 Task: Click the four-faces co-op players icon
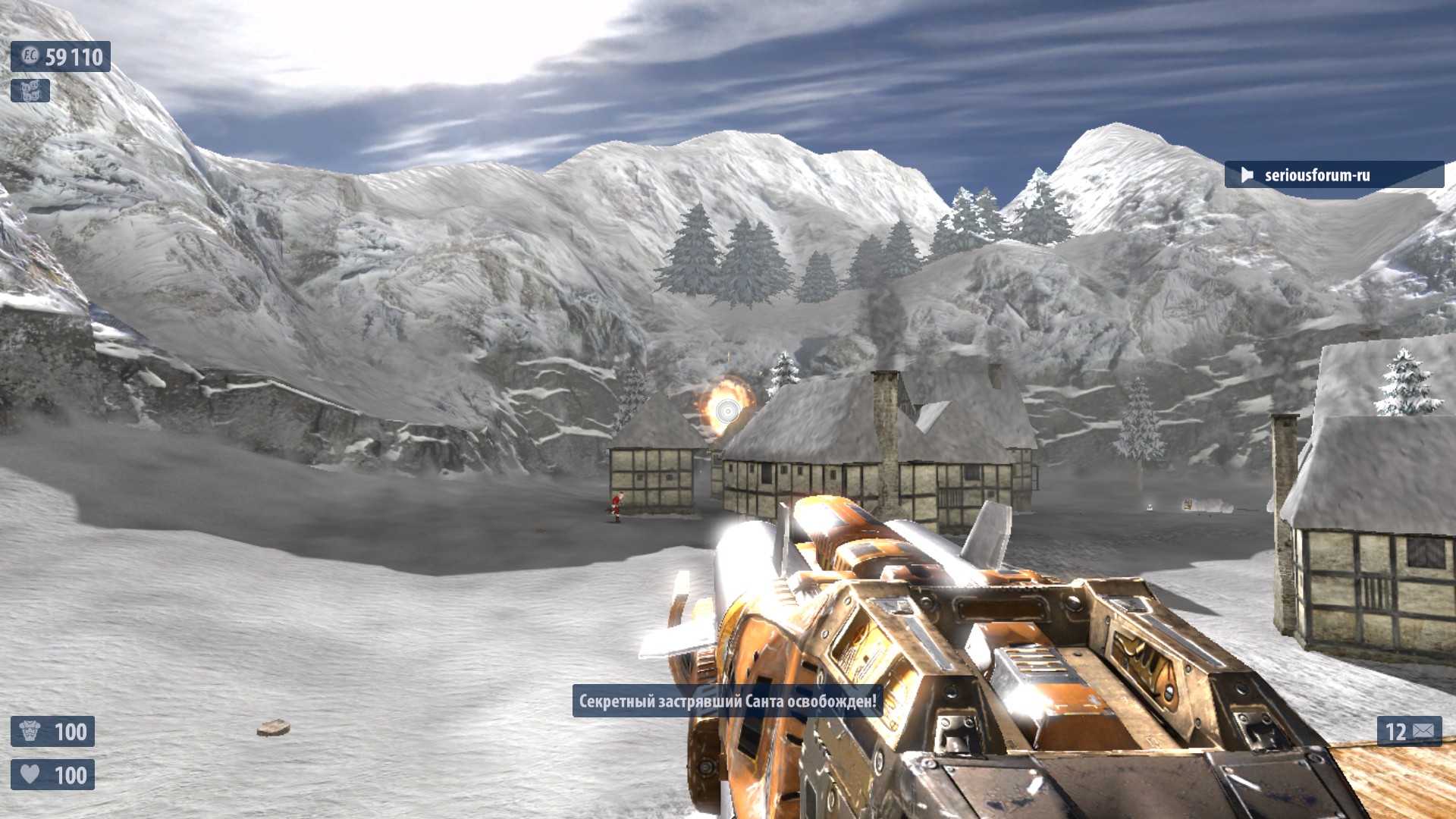click(x=30, y=91)
